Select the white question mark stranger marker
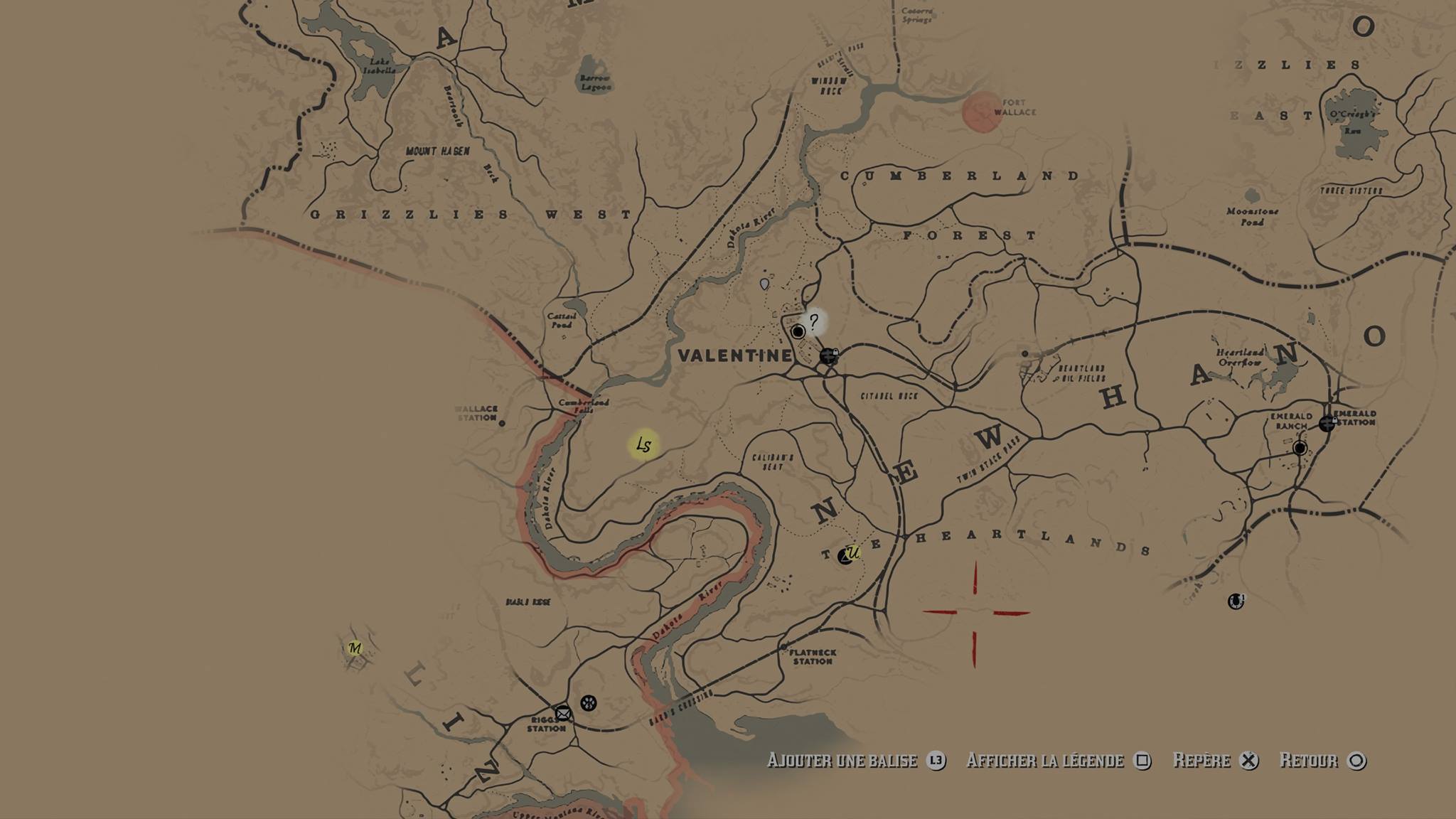 pyautogui.click(x=813, y=321)
